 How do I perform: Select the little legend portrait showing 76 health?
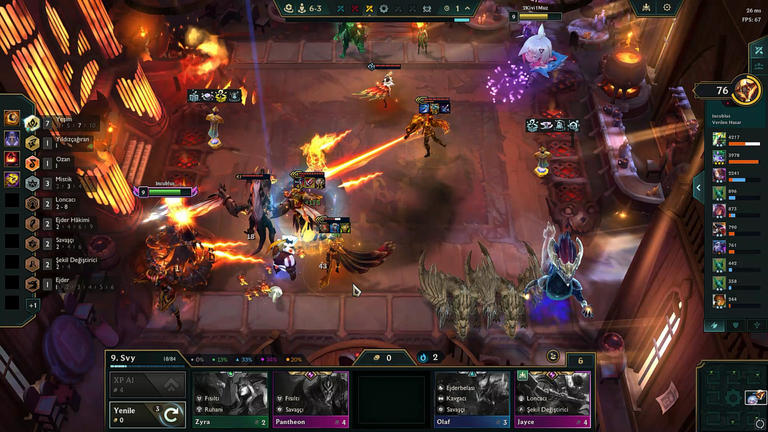tap(744, 90)
